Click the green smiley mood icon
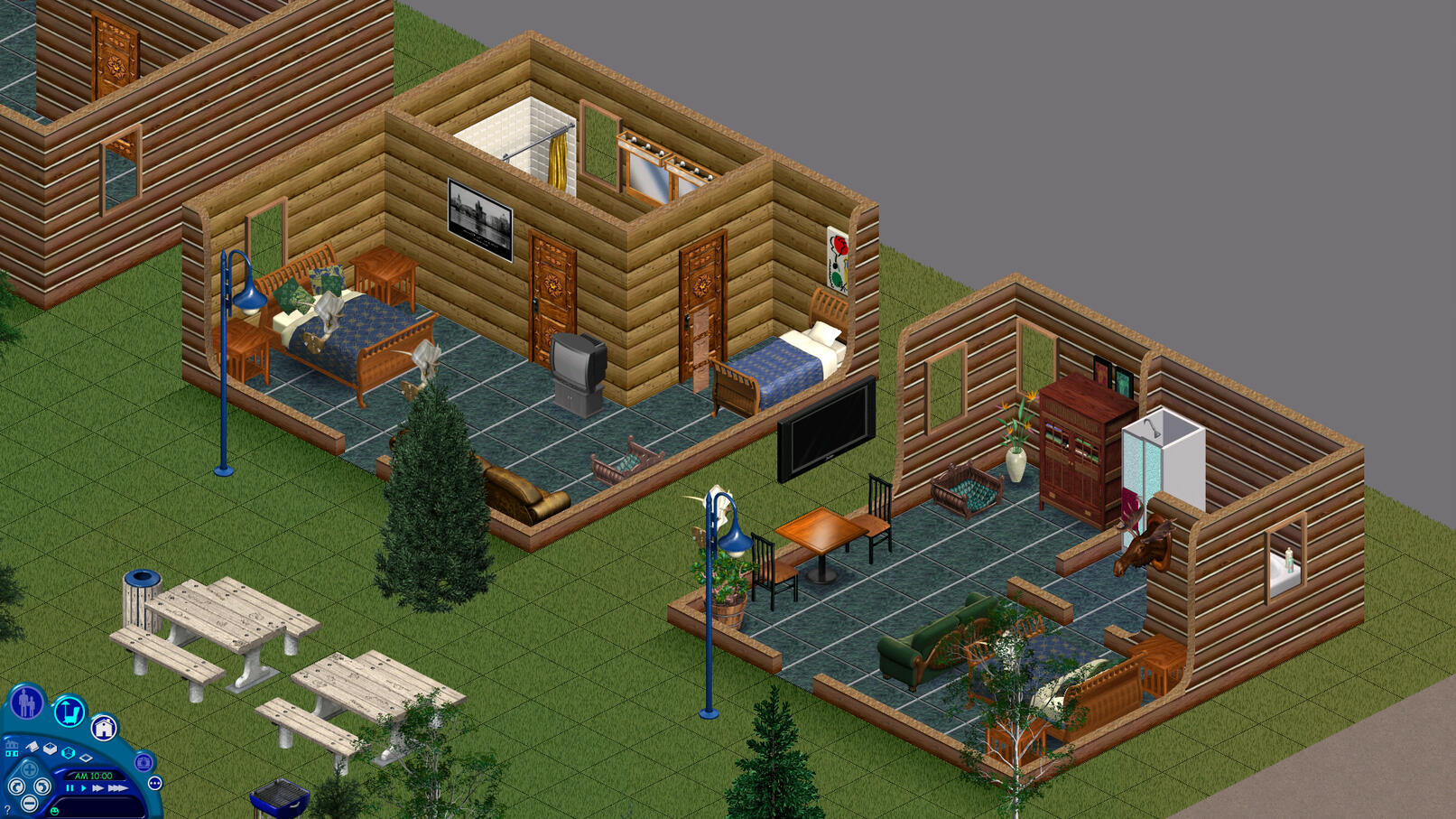The height and width of the screenshot is (819, 1456). pos(55,812)
